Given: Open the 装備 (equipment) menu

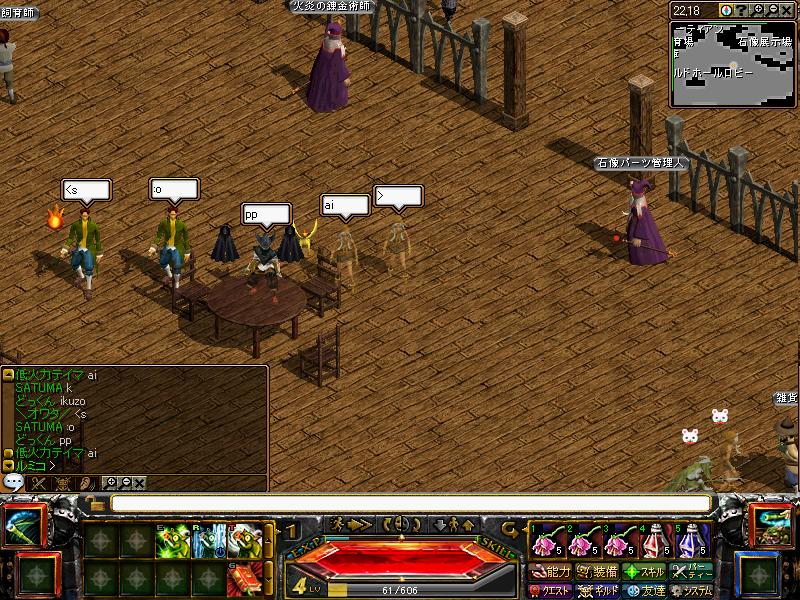Looking at the screenshot, I should (597, 572).
